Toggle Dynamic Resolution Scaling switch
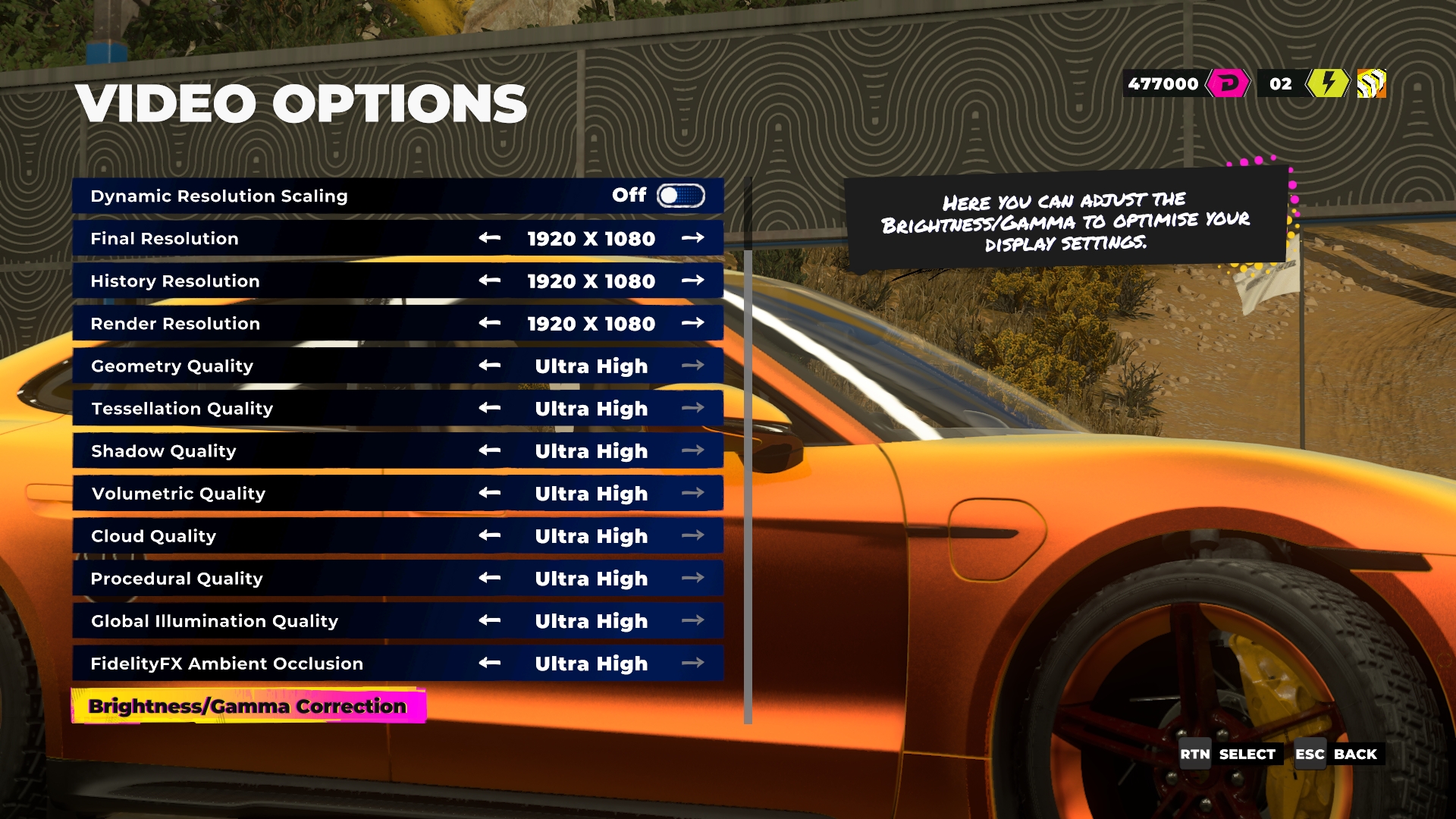Viewport: 1456px width, 819px height. coord(680,196)
